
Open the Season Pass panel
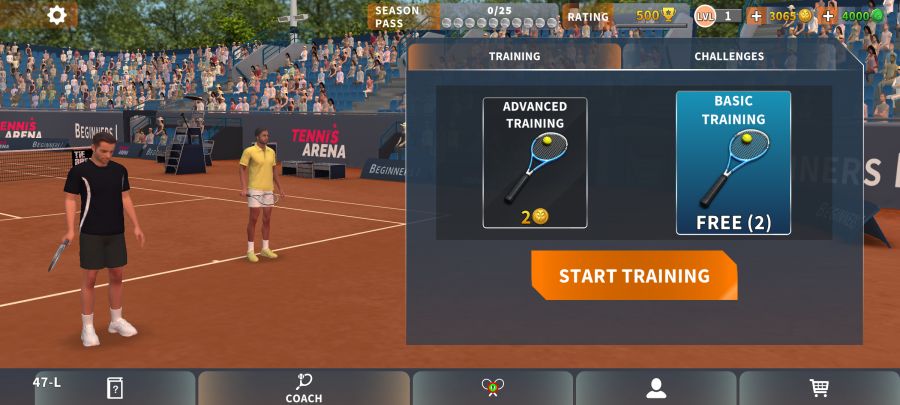[464, 16]
